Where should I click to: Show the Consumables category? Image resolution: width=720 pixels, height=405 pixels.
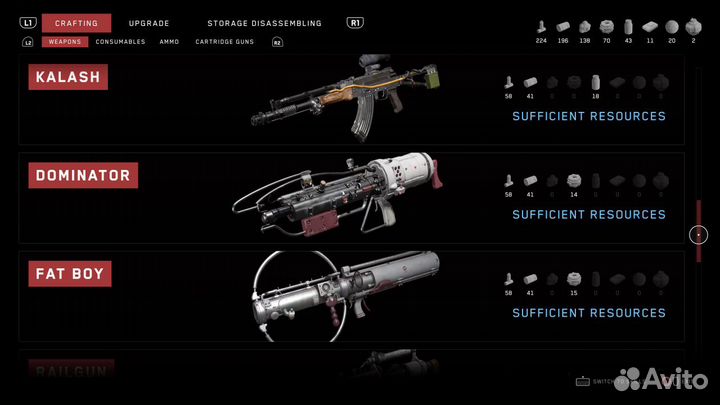(120, 42)
